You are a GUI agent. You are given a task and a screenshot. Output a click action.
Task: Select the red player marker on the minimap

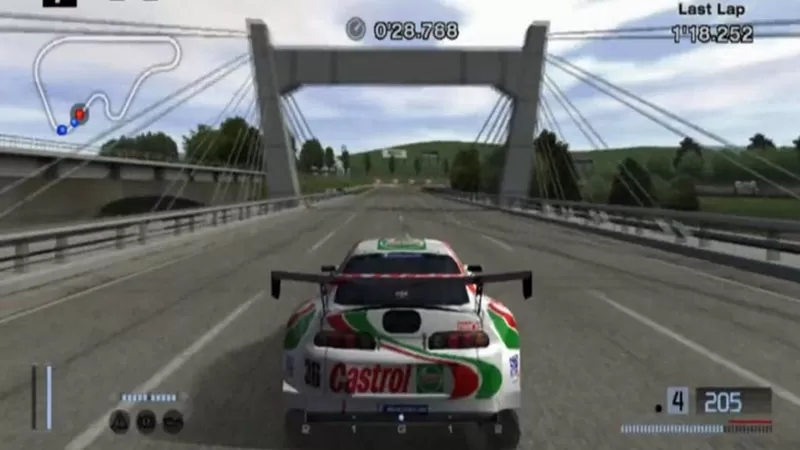tap(79, 114)
